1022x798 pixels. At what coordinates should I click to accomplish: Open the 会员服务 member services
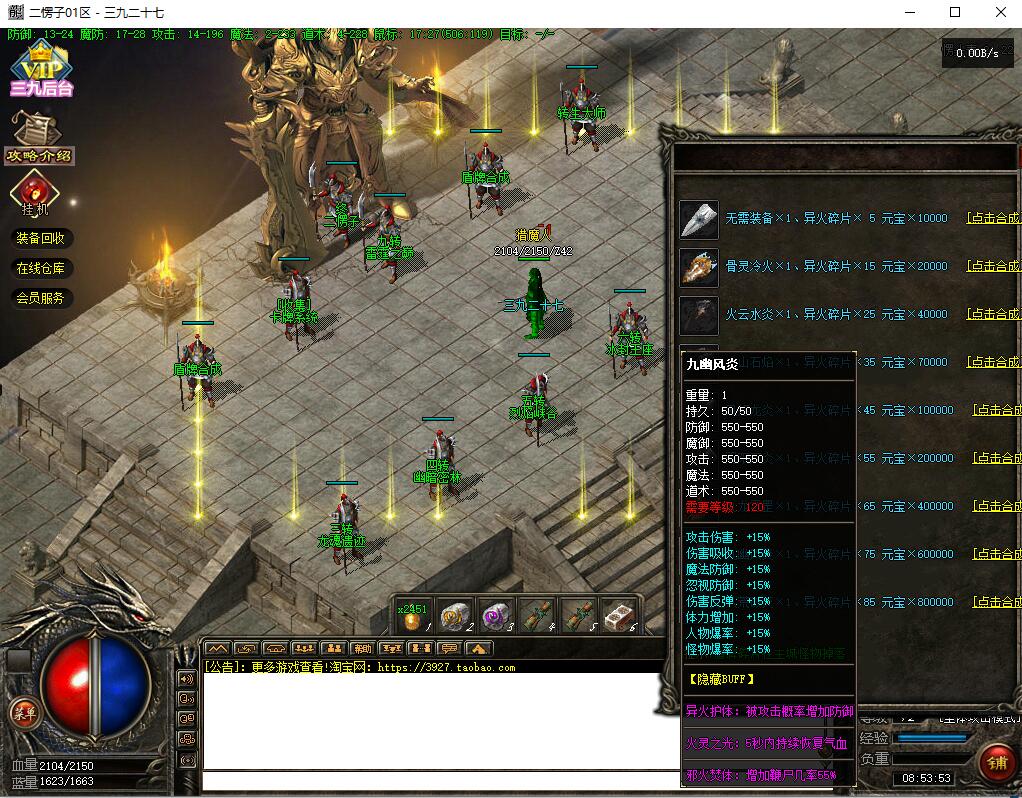[40, 298]
